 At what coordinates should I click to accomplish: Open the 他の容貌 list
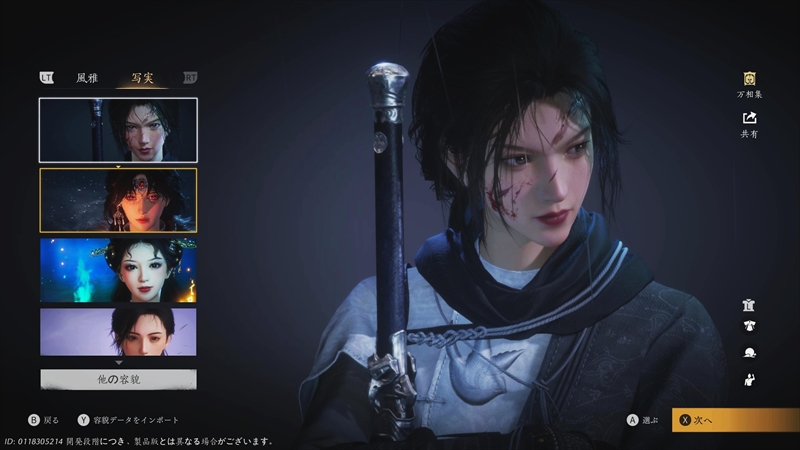click(118, 379)
